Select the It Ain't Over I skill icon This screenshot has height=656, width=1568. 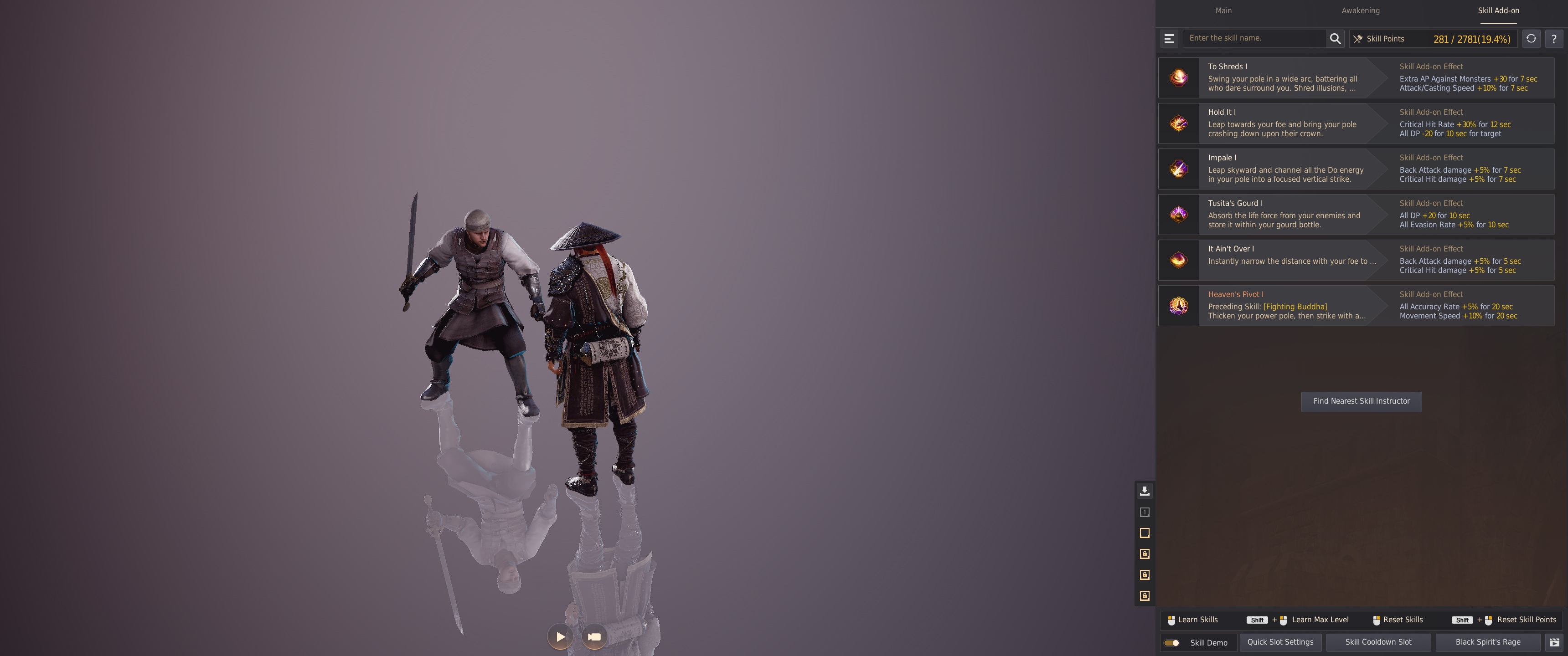pyautogui.click(x=1178, y=260)
